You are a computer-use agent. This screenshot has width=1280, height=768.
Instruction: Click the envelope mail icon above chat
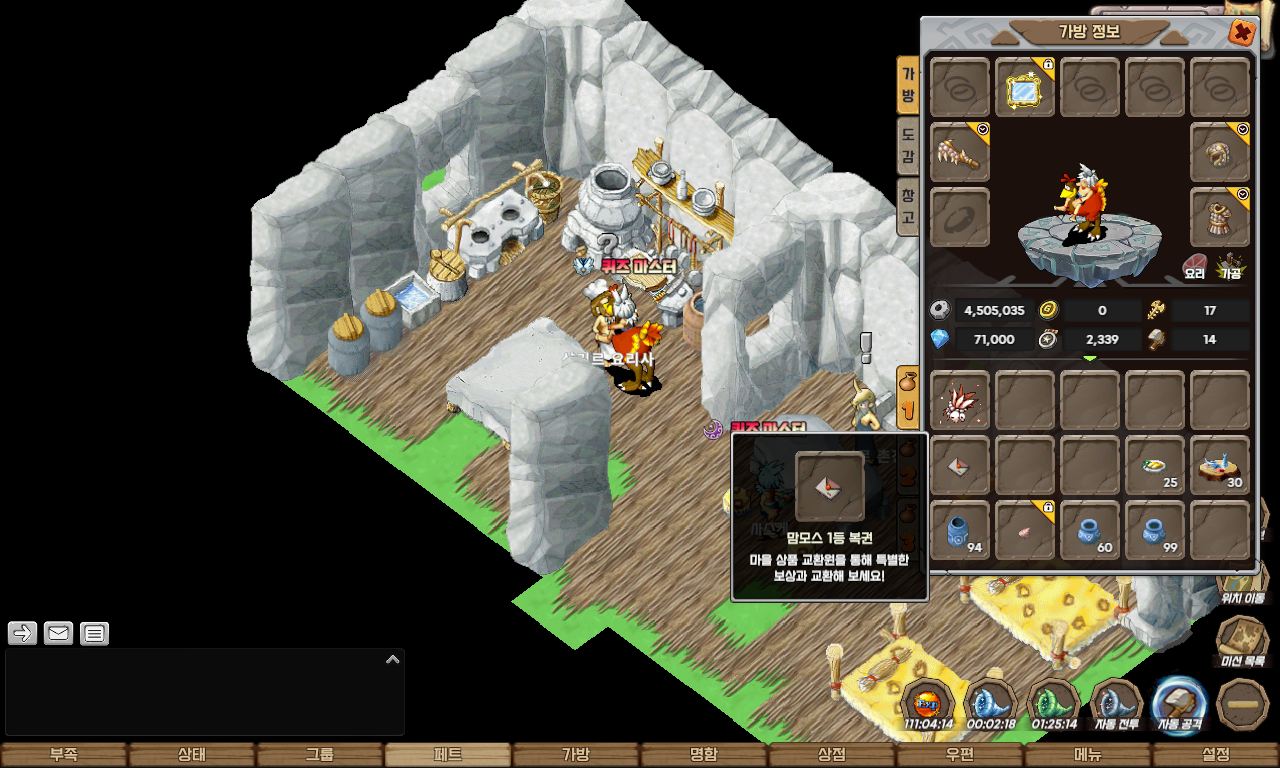tap(58, 633)
